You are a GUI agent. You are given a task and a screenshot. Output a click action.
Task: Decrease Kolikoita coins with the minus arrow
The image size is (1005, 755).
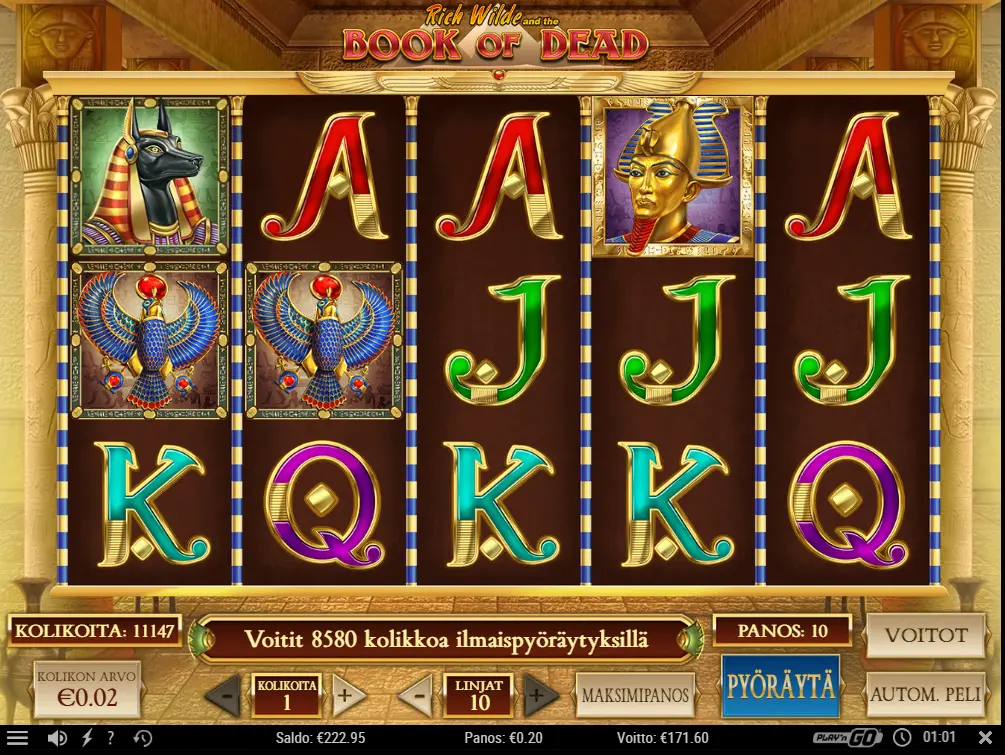pyautogui.click(x=224, y=695)
